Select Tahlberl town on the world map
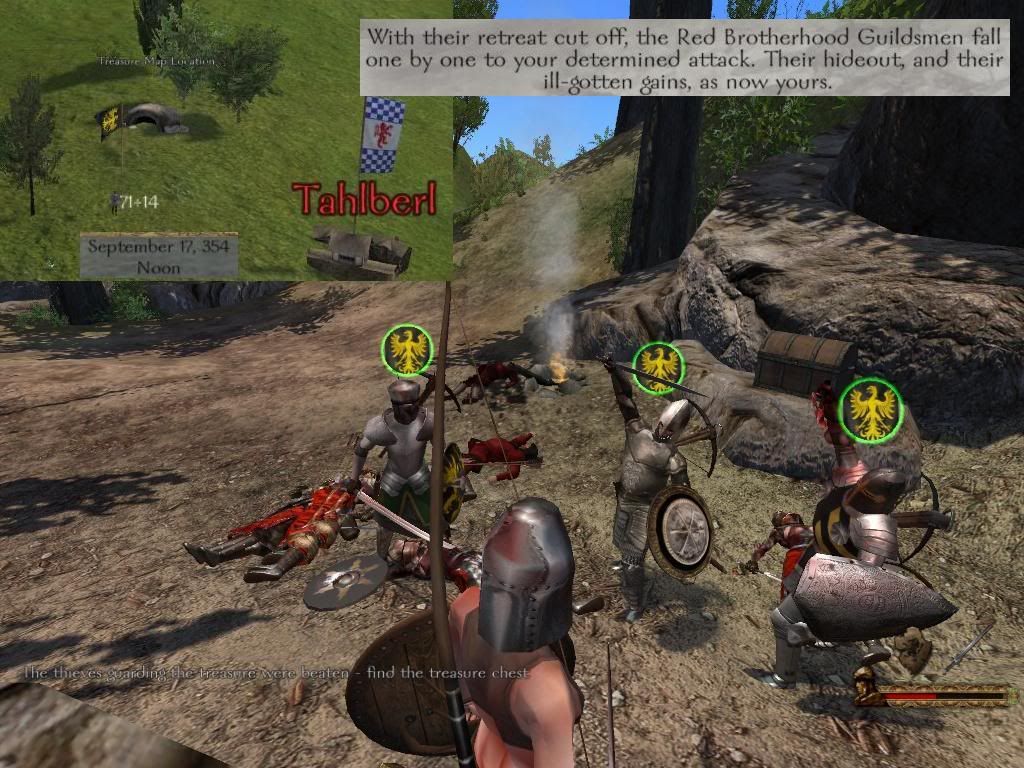The image size is (1024, 768). click(358, 251)
